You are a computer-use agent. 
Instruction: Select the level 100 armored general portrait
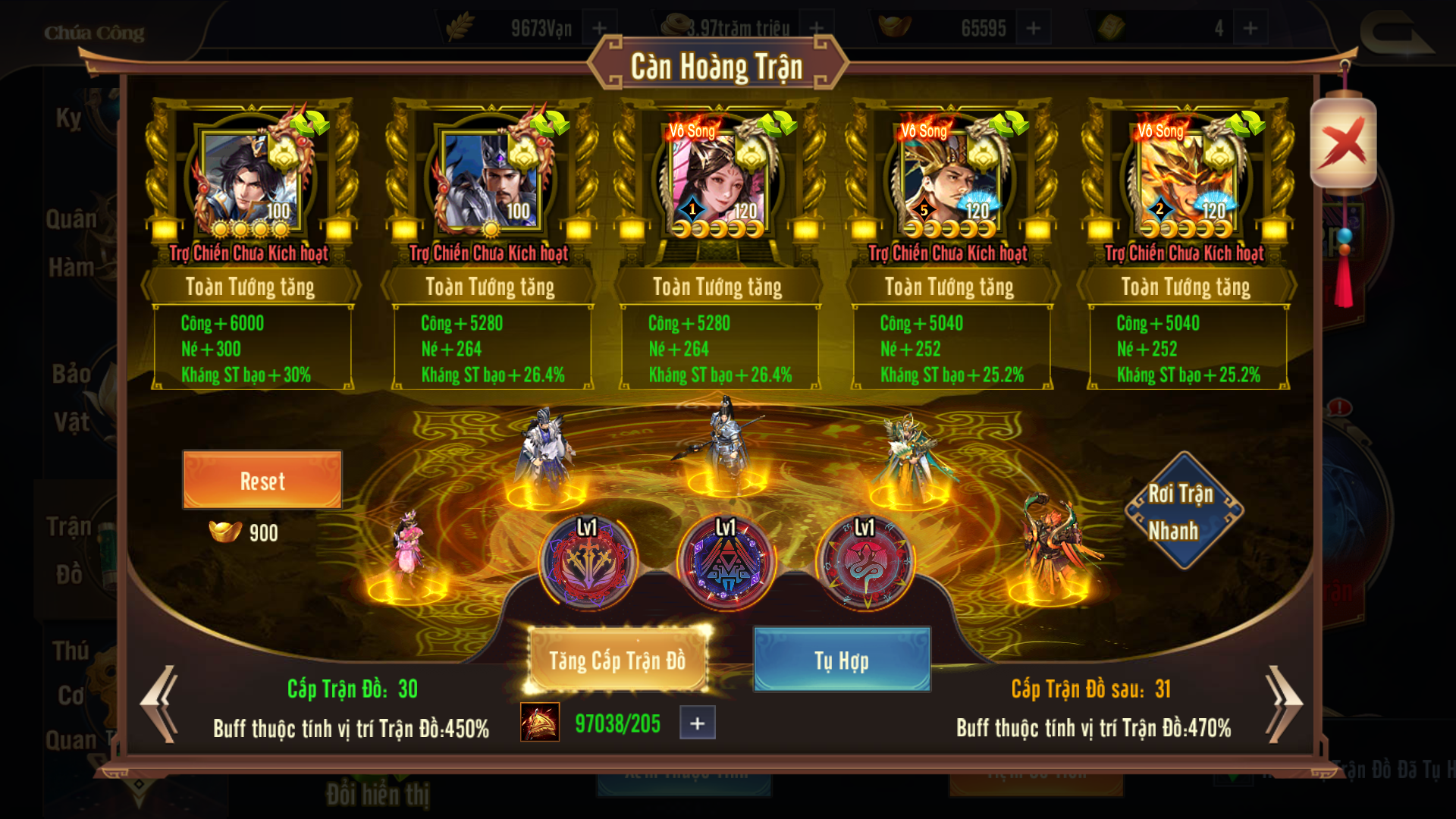490,182
